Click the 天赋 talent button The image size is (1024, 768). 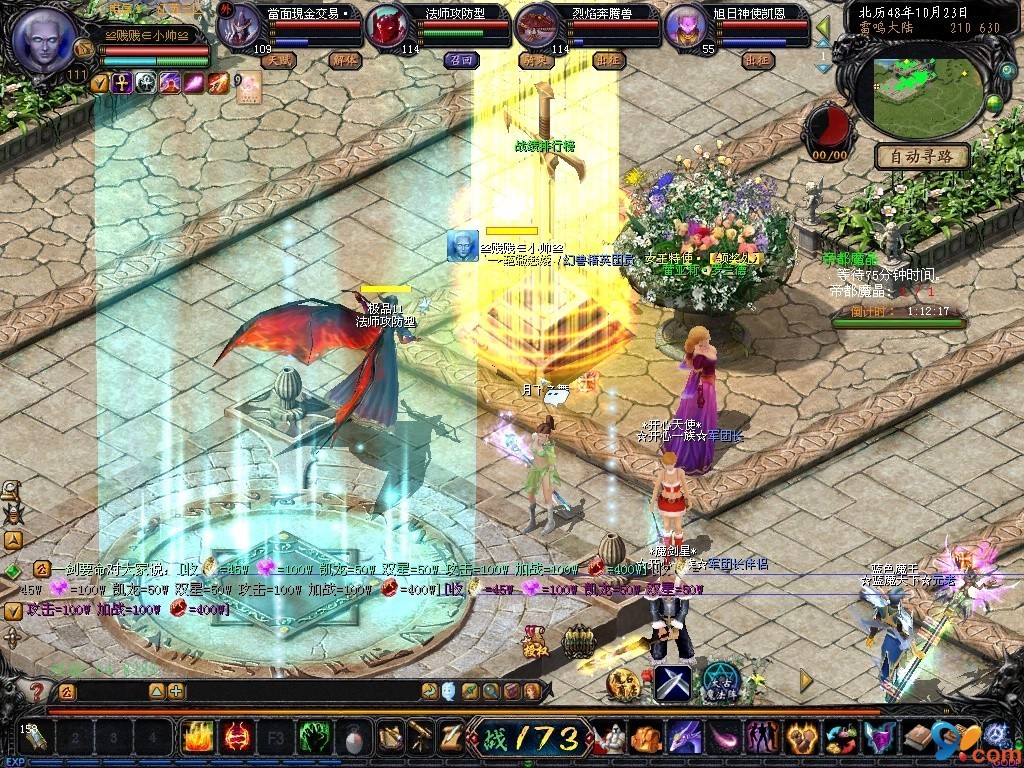279,60
